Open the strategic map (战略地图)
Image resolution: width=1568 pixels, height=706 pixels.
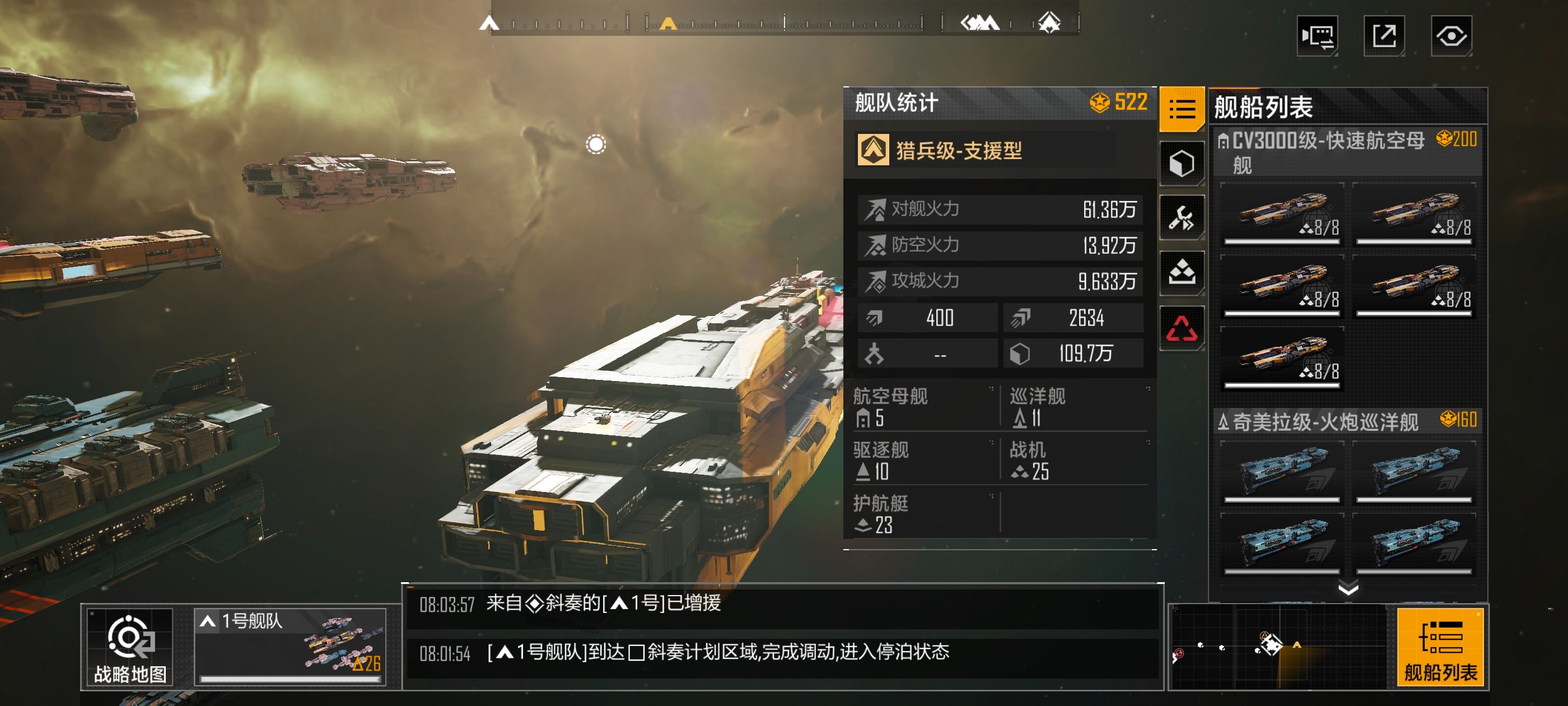(x=130, y=648)
